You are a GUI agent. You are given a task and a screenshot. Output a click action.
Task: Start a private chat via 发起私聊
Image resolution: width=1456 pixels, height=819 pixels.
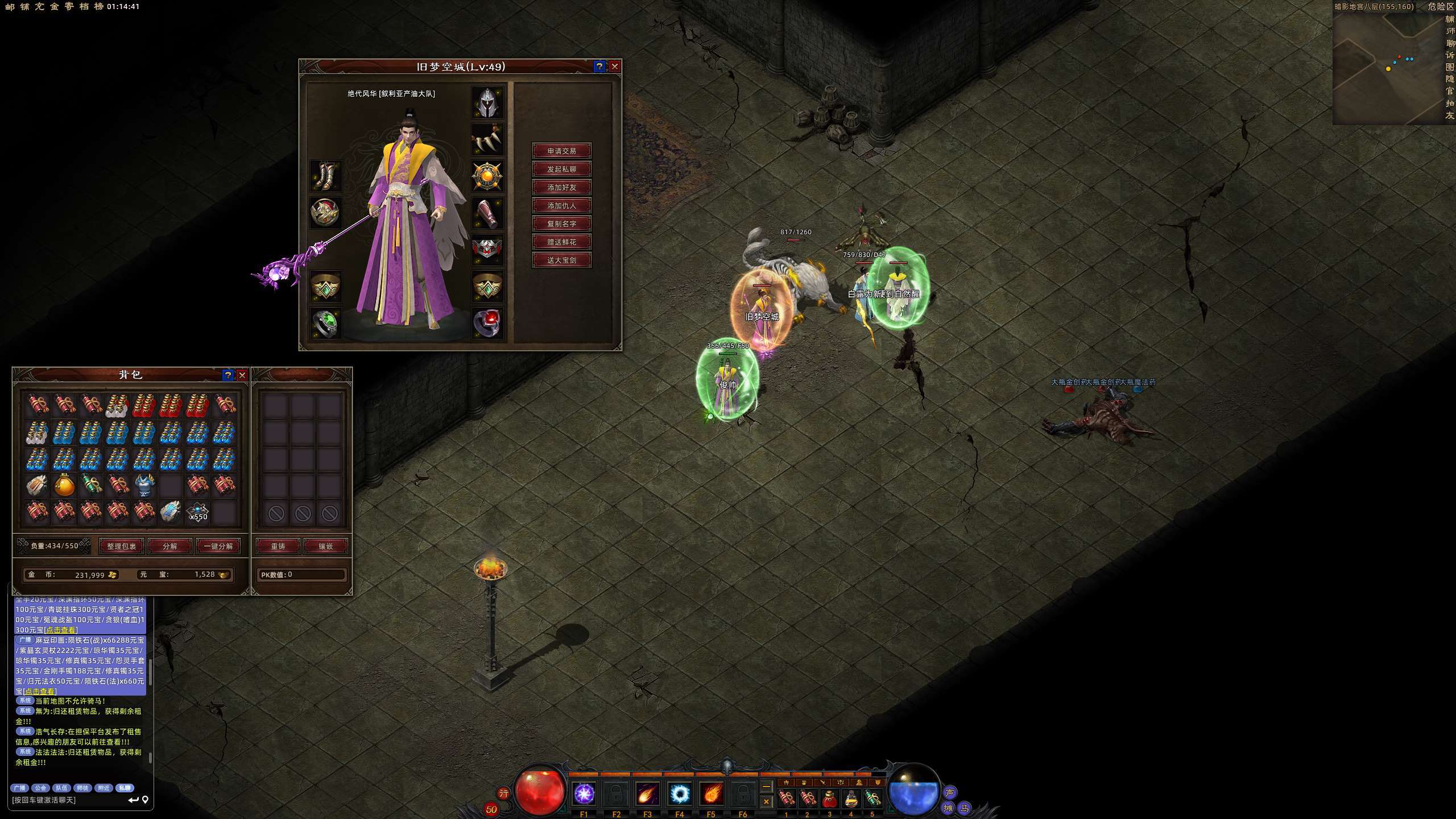(561, 169)
